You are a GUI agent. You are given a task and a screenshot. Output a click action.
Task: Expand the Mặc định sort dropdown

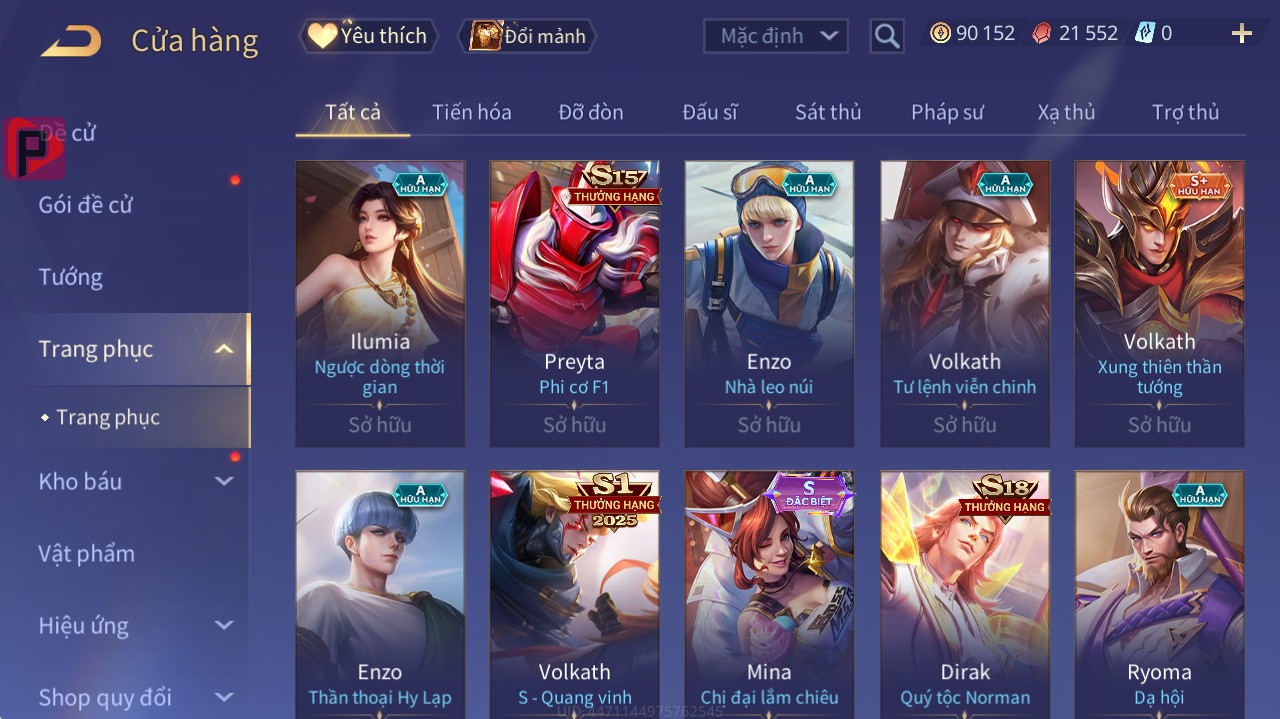[x=776, y=36]
